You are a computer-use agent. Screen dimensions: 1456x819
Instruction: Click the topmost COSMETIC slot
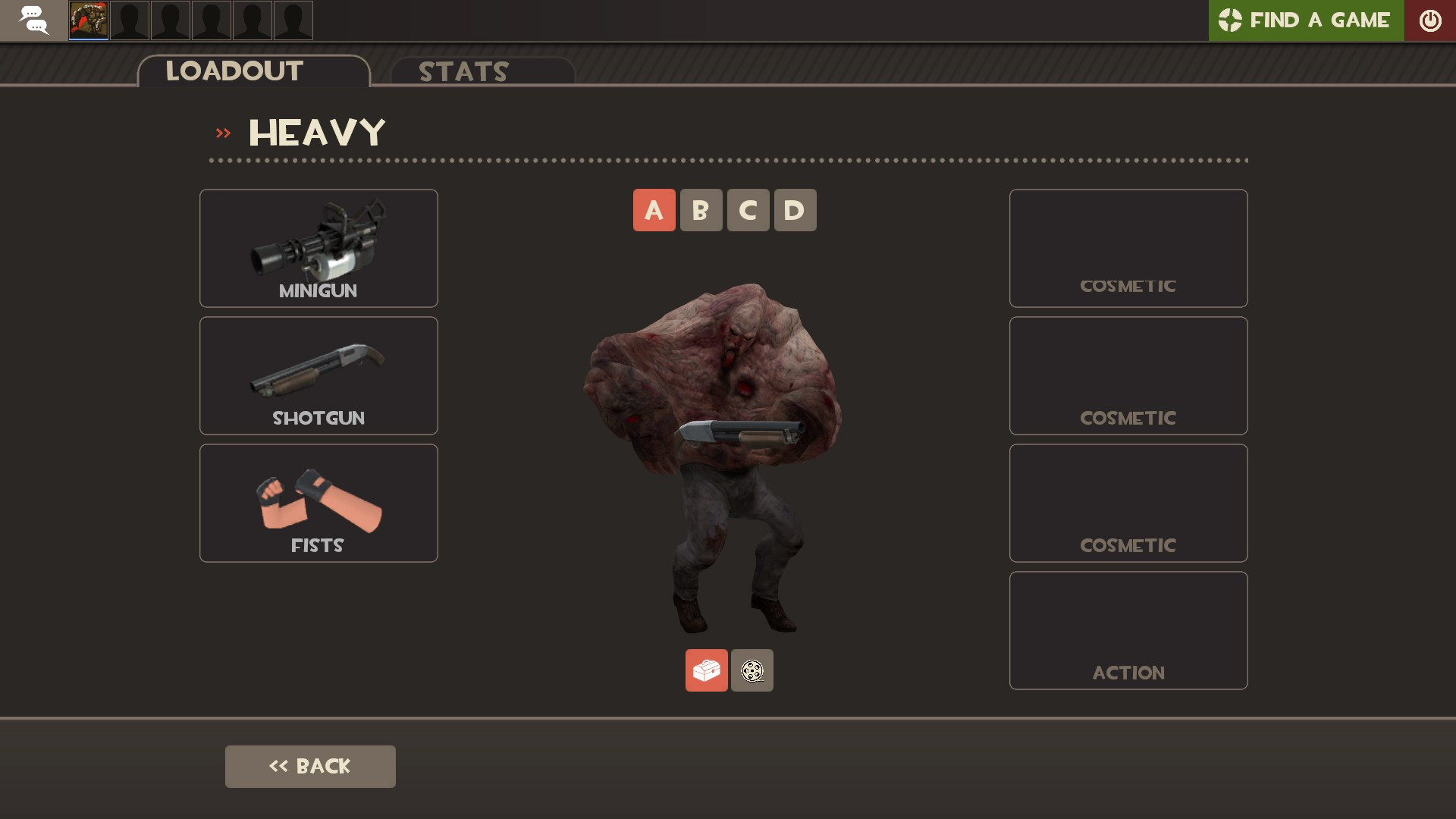[1128, 248]
